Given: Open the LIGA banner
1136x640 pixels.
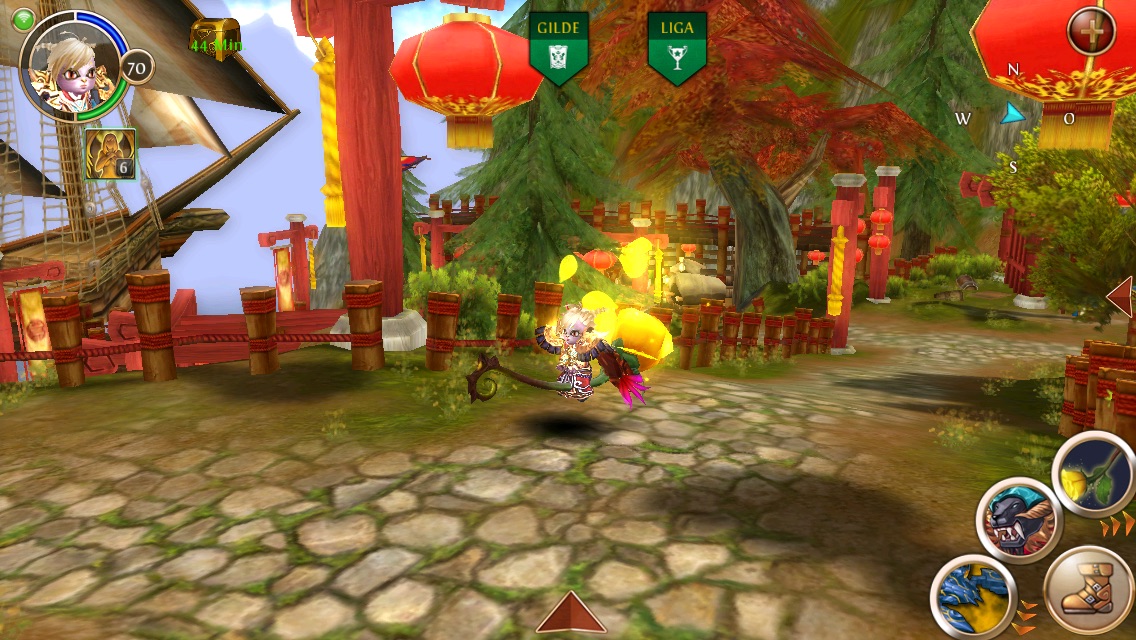Looking at the screenshot, I should tap(677, 47).
